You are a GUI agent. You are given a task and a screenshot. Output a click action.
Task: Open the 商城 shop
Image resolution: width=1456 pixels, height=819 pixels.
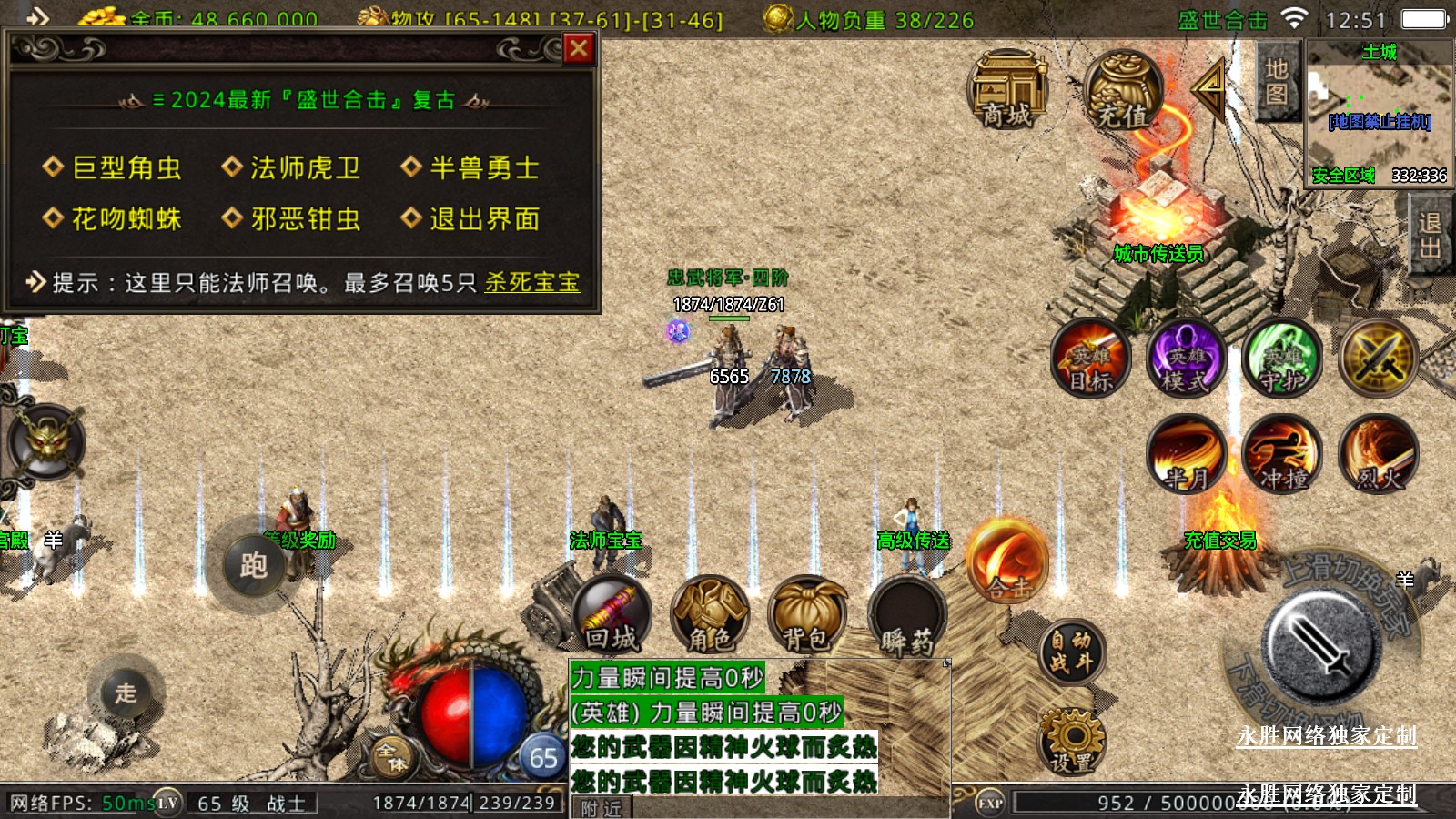[x=1006, y=91]
